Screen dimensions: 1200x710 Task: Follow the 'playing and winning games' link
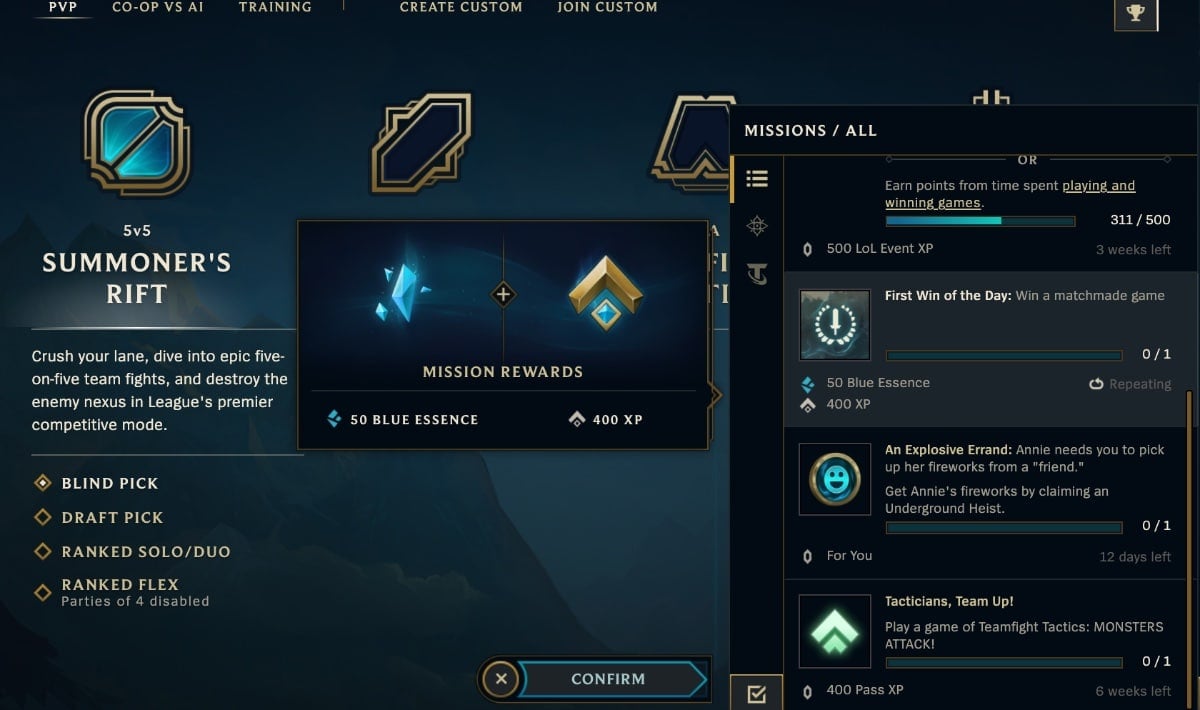[x=1010, y=194]
